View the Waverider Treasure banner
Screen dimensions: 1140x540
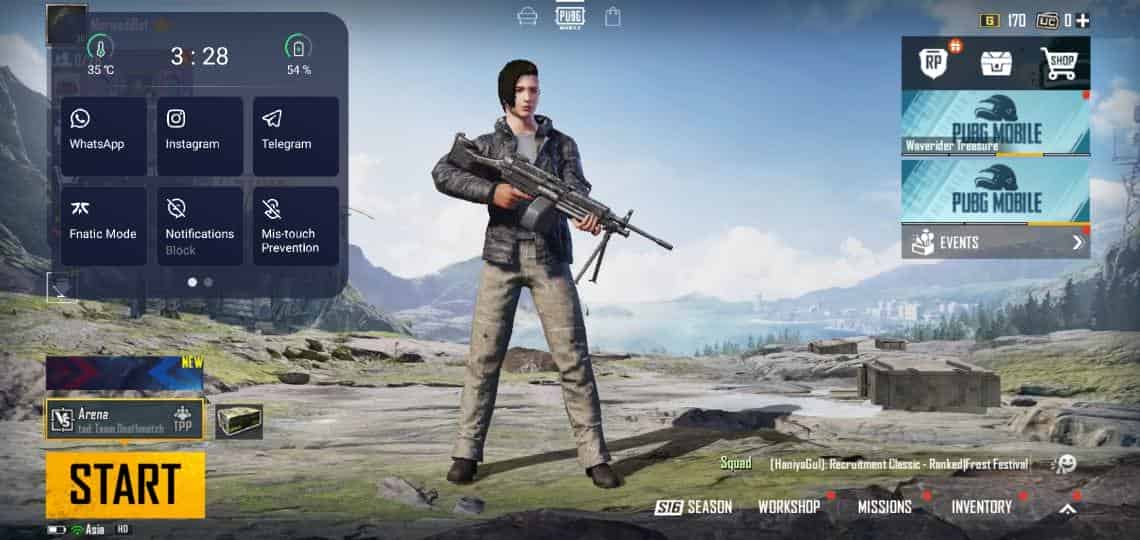pyautogui.click(x=995, y=124)
